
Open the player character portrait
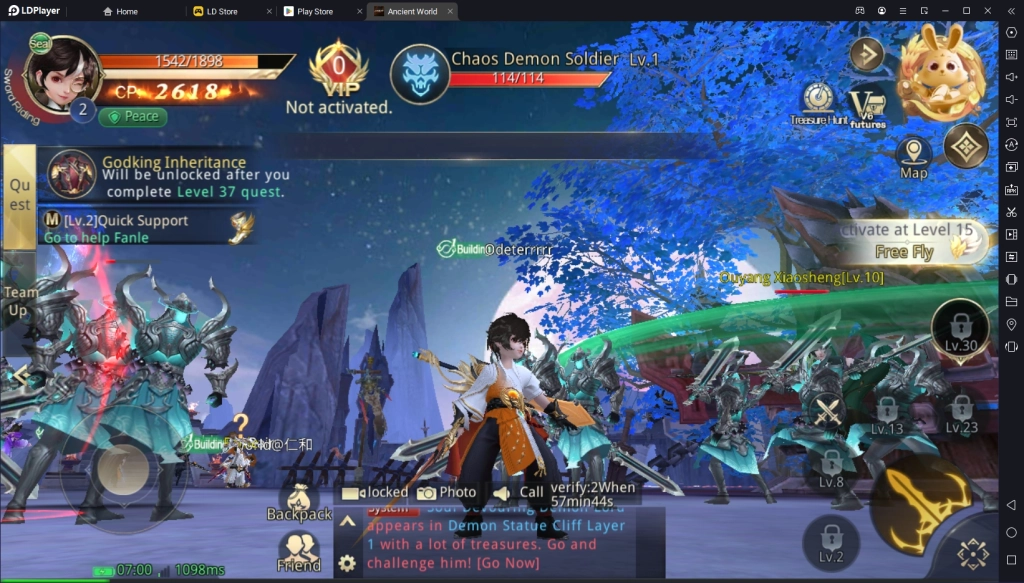point(62,77)
